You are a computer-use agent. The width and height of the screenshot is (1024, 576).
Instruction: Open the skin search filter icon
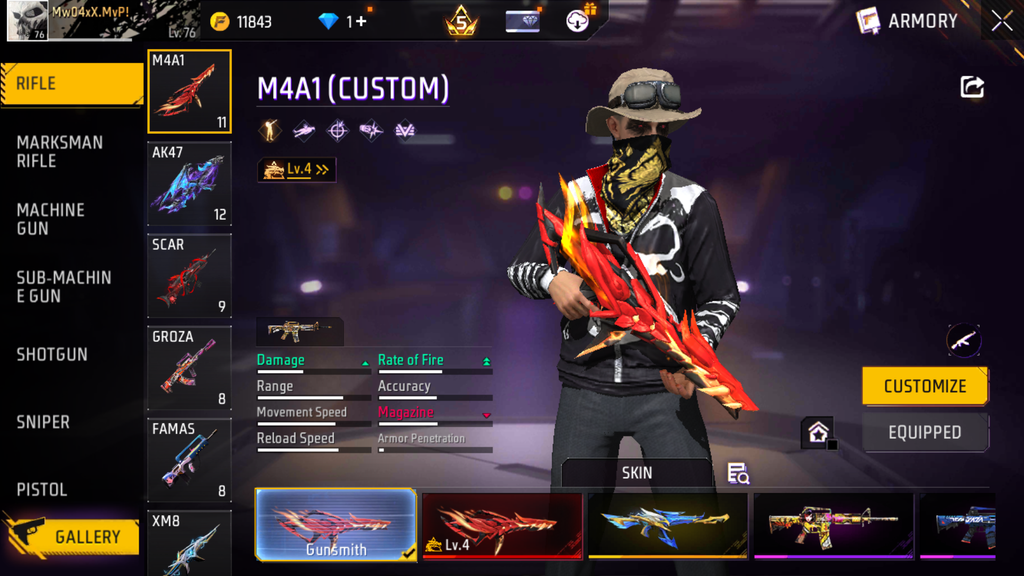click(738, 473)
